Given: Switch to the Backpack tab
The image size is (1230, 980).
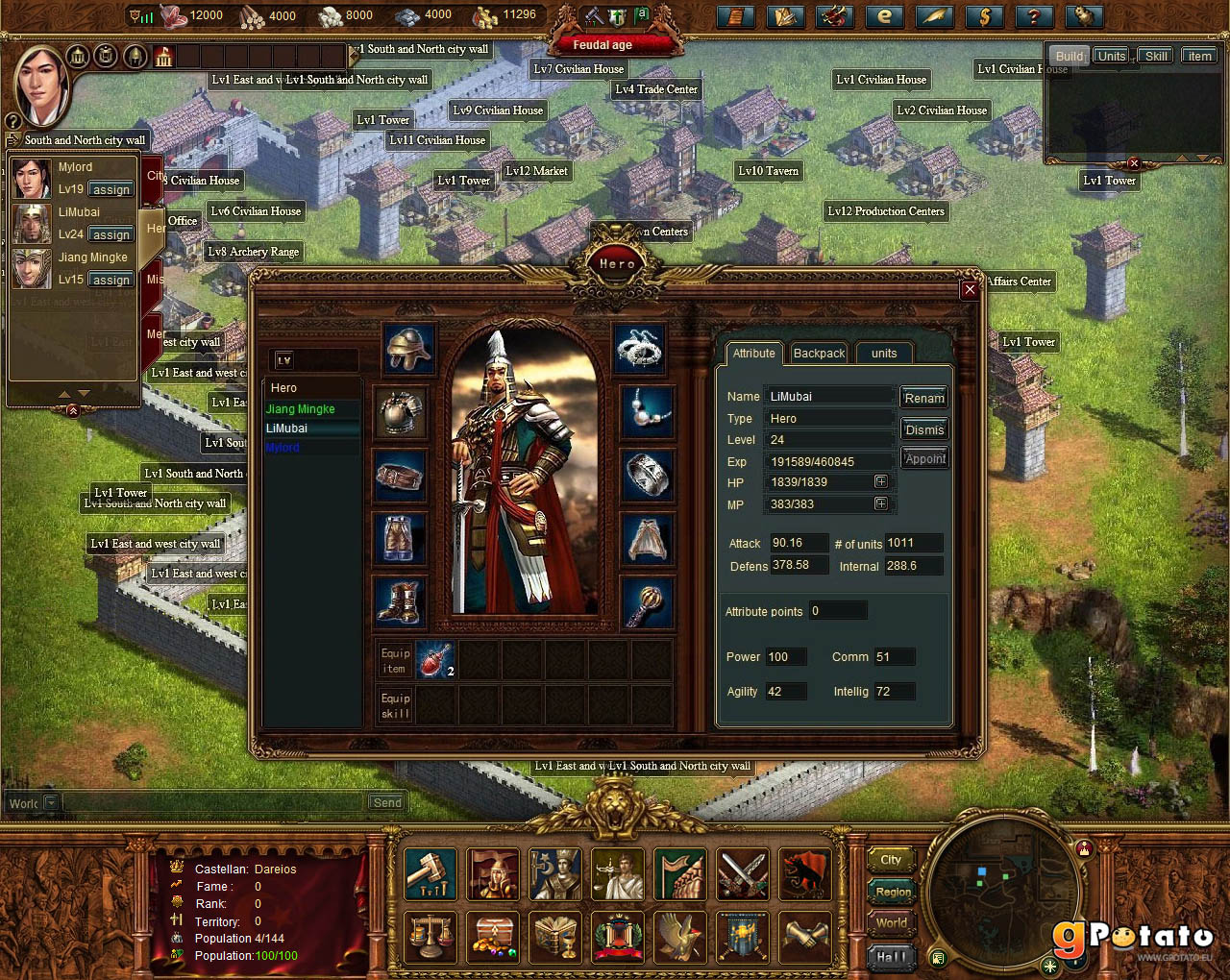Looking at the screenshot, I should (819, 354).
